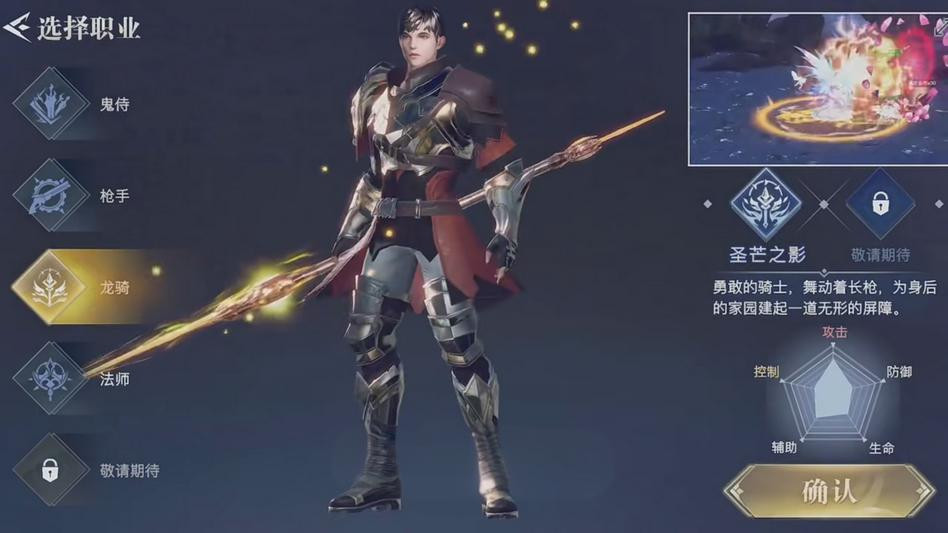Confirm class with the 确认 button

coord(829,492)
